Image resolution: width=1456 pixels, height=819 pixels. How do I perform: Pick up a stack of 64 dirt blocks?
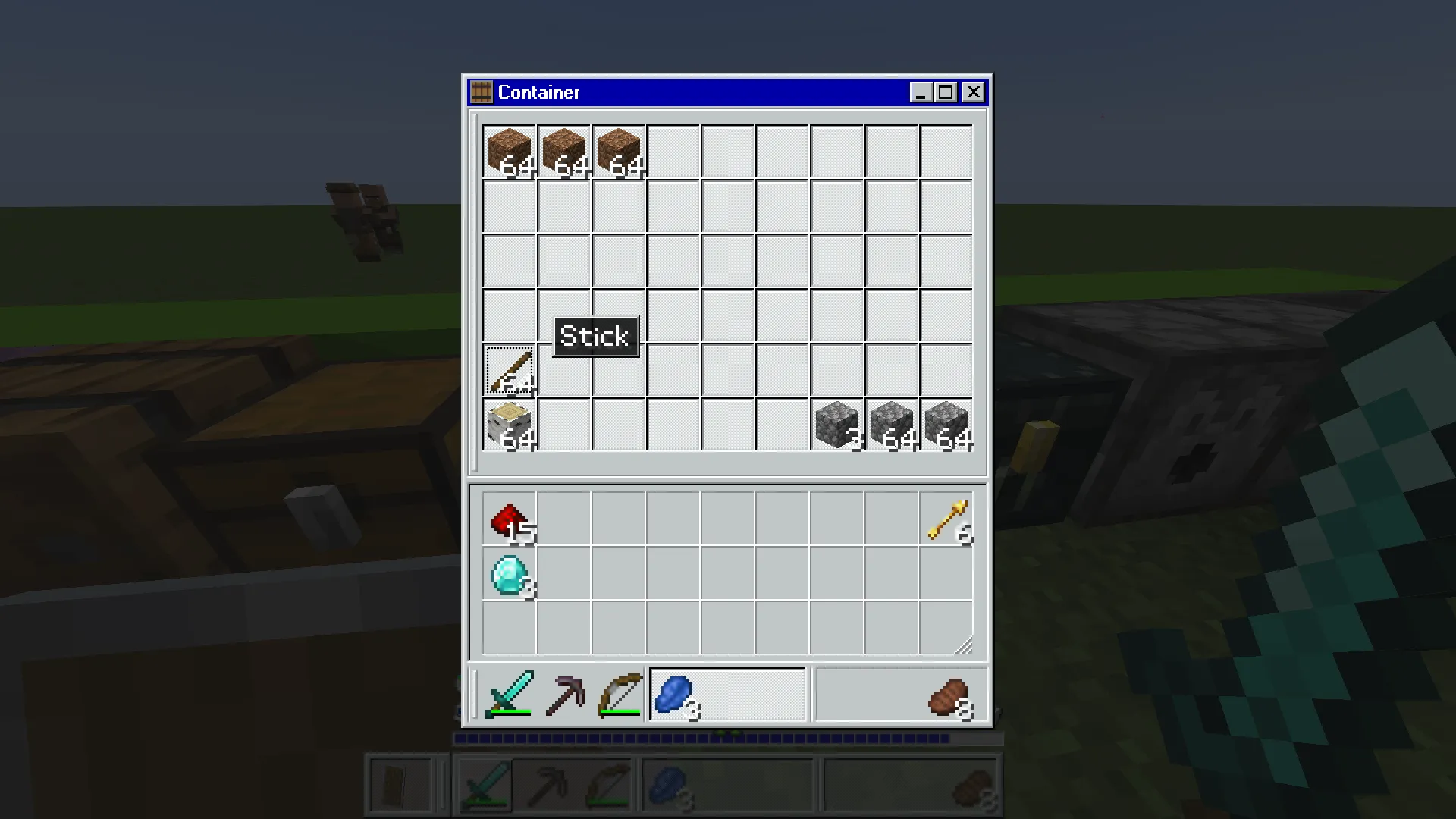click(509, 152)
